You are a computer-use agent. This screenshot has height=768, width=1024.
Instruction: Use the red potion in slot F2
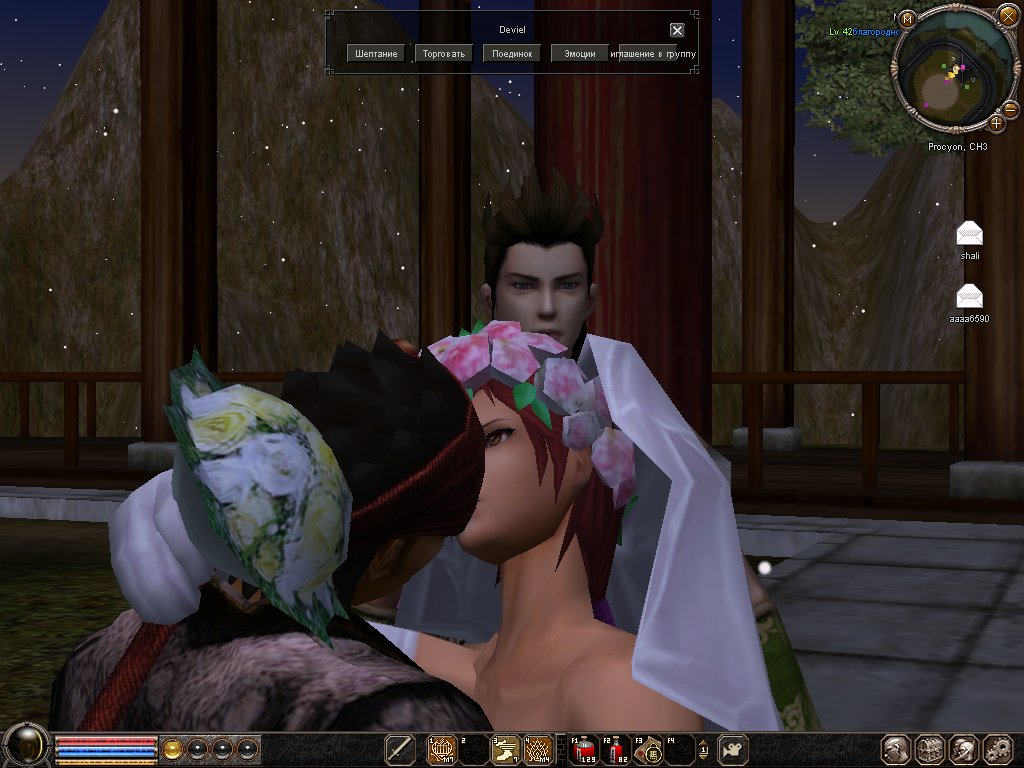point(618,748)
